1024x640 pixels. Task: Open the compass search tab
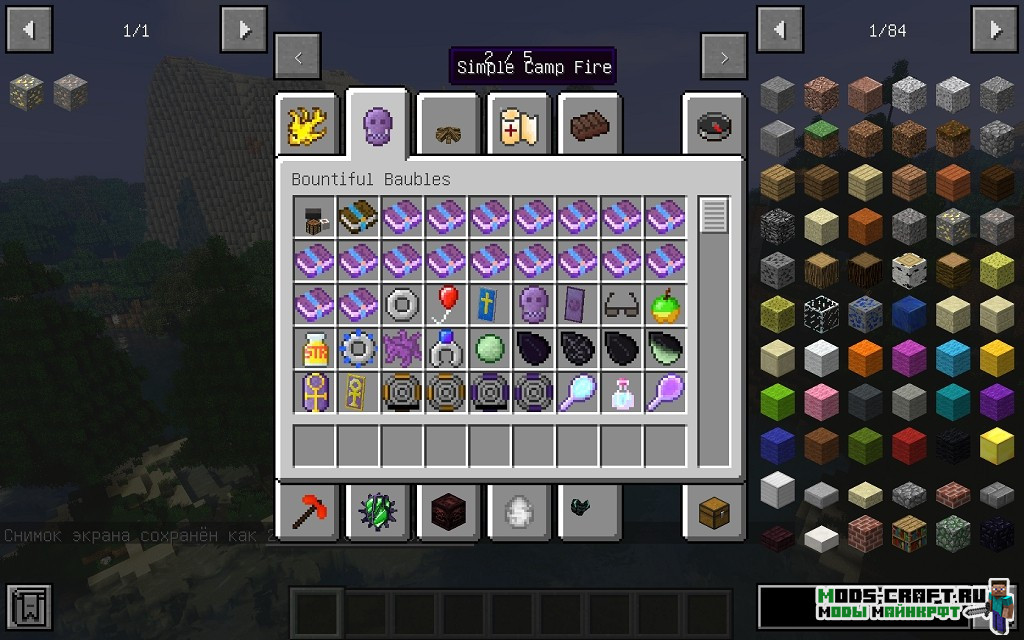click(x=714, y=125)
